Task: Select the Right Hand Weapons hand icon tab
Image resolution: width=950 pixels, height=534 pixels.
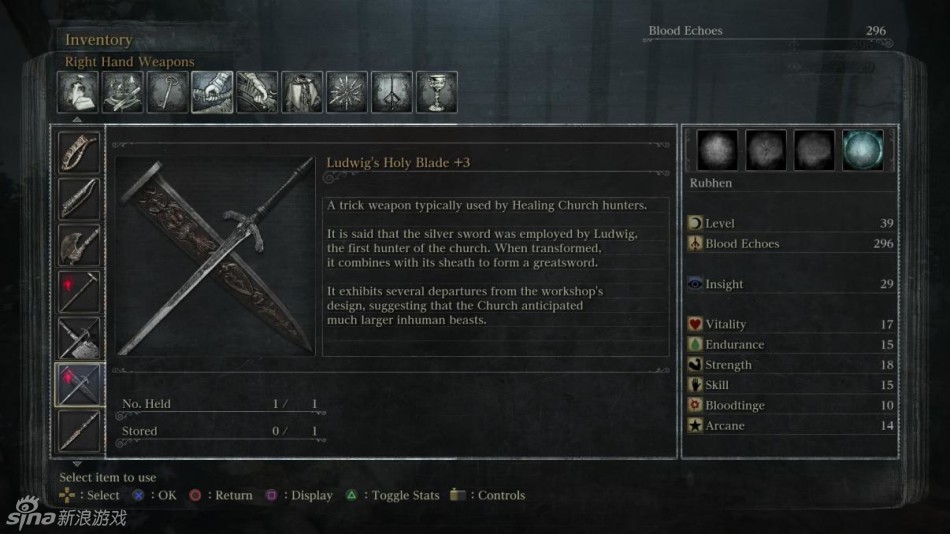Action: pyautogui.click(x=212, y=92)
